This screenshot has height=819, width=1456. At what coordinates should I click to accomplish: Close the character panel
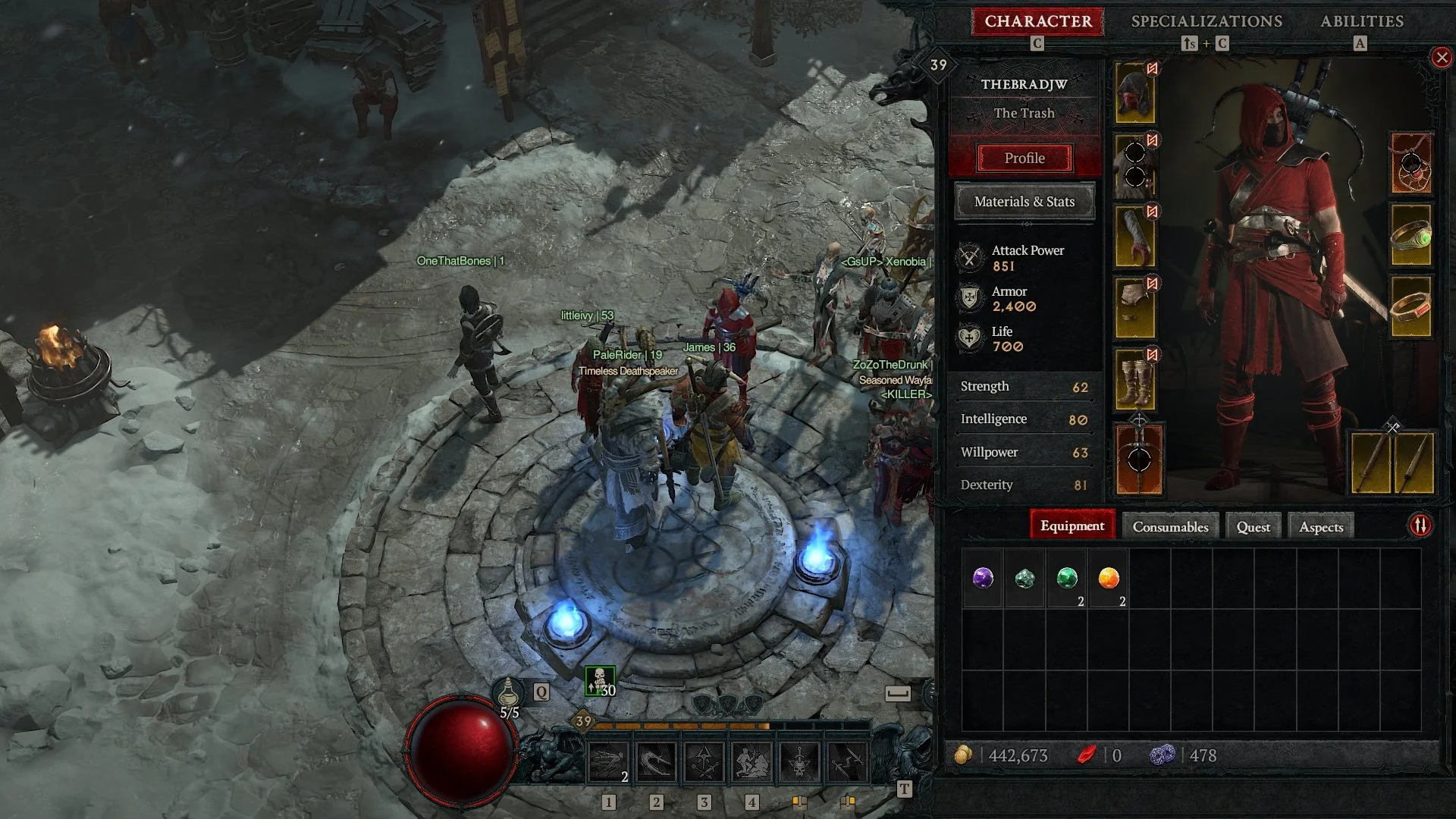coord(1441,58)
